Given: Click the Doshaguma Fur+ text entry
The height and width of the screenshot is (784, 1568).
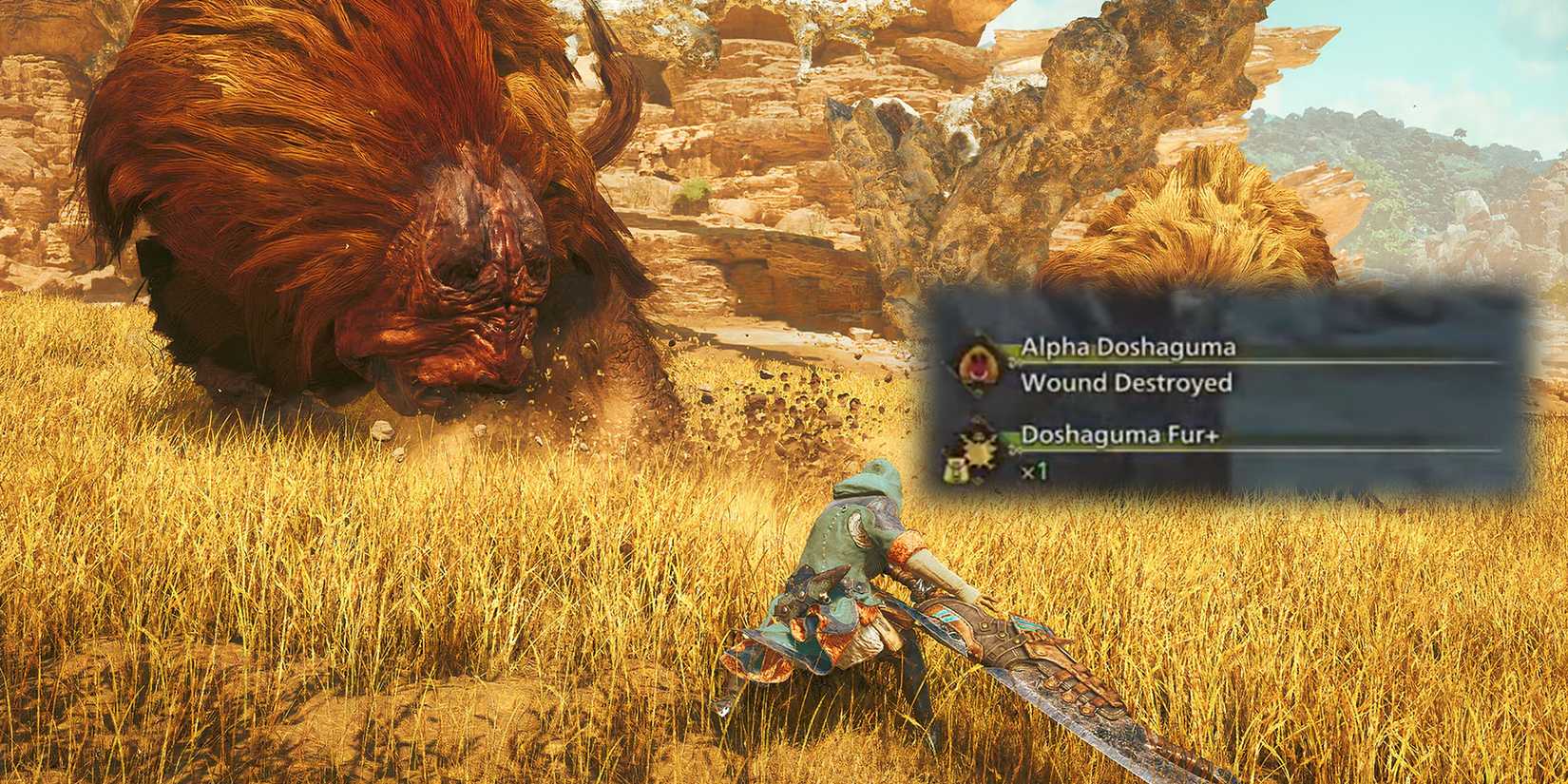Looking at the screenshot, I should tap(1119, 434).
